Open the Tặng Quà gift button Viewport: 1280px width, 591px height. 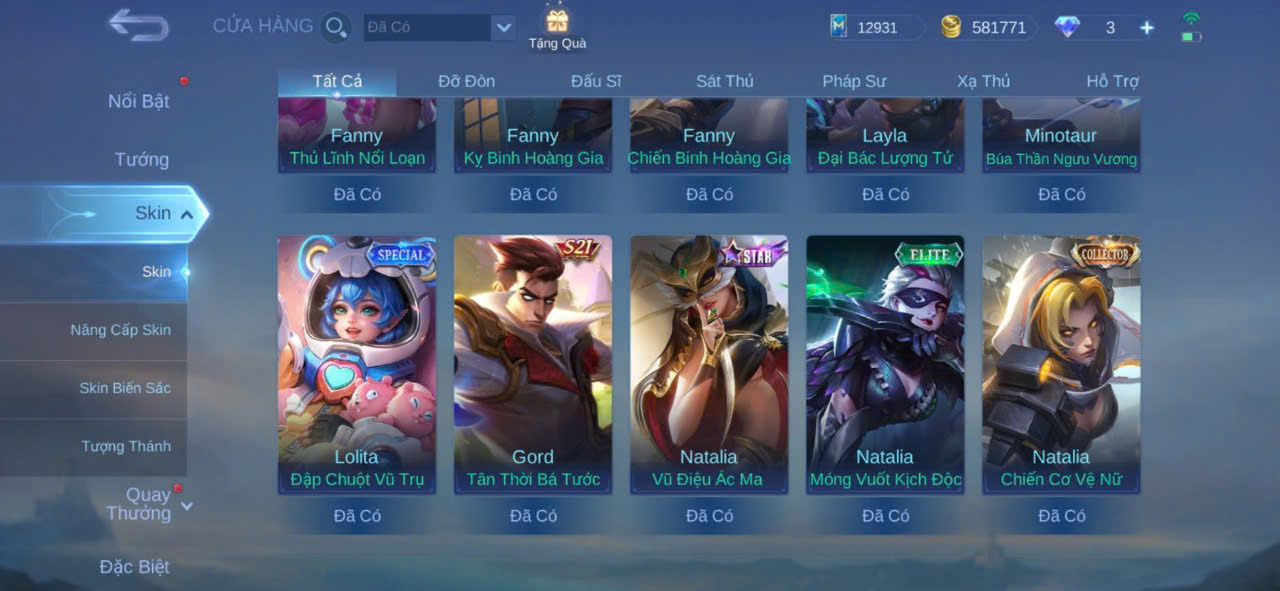557,28
